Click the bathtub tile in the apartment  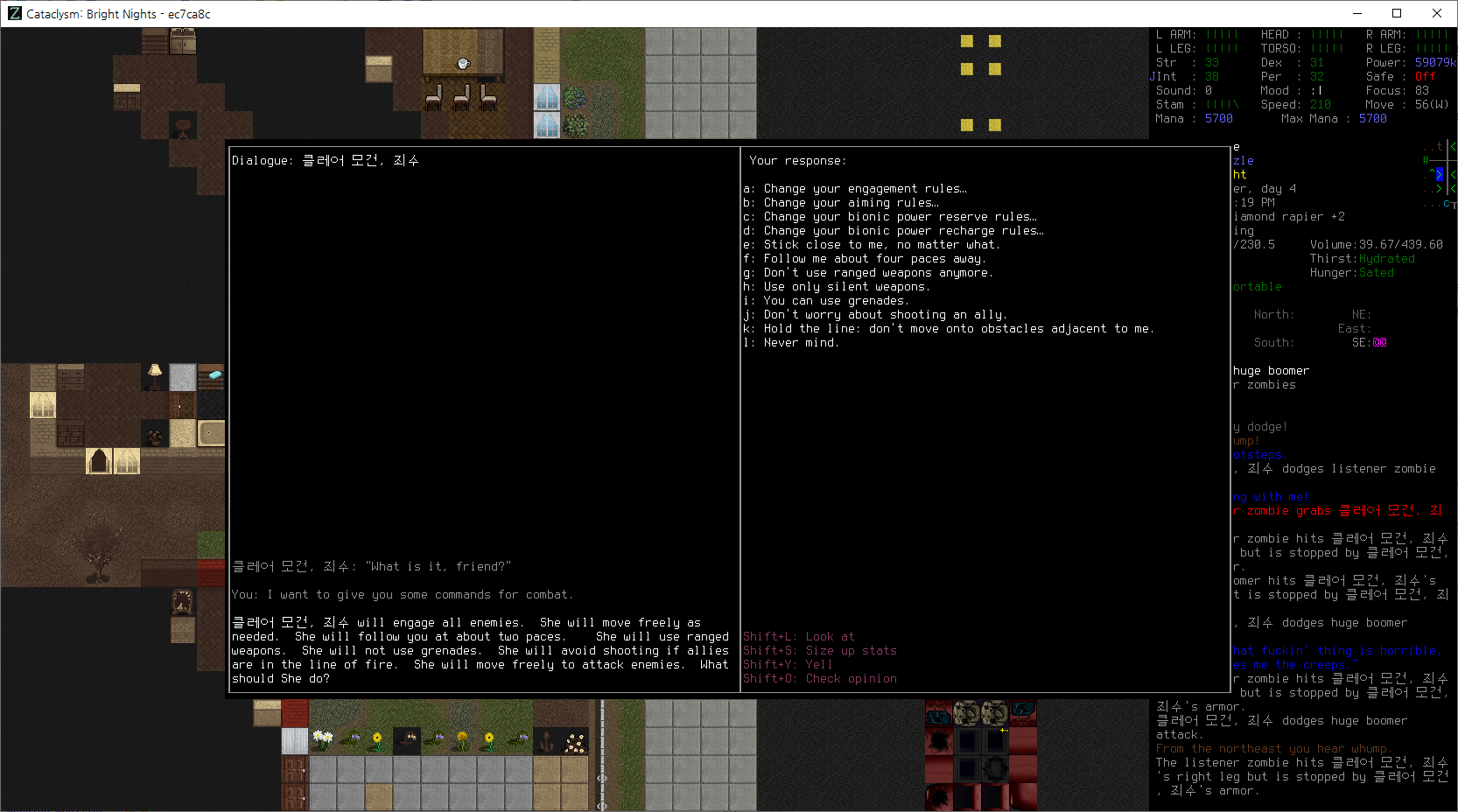pyautogui.click(x=210, y=432)
